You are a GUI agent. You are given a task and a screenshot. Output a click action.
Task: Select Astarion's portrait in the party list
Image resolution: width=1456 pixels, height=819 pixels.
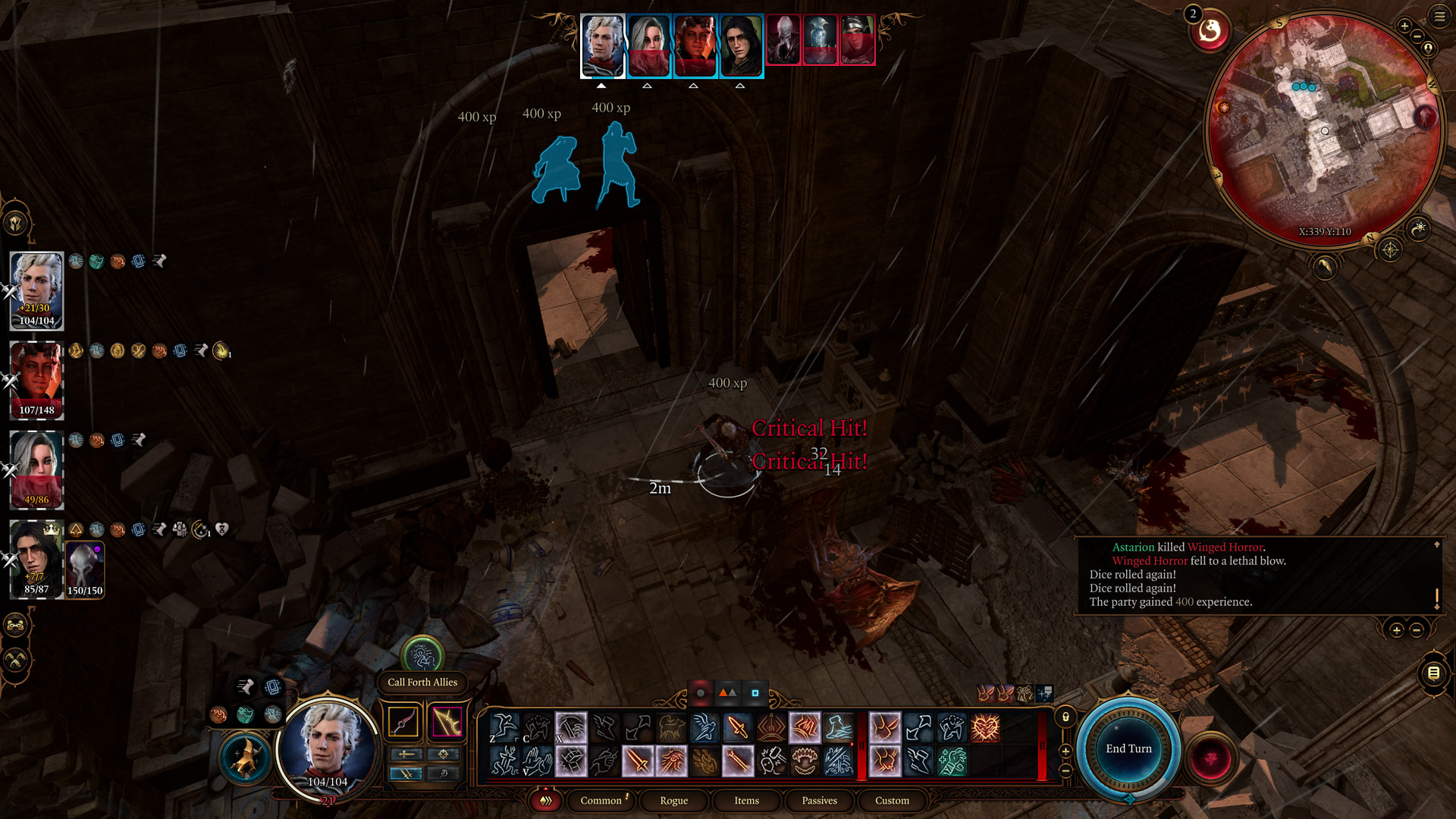tap(36, 290)
